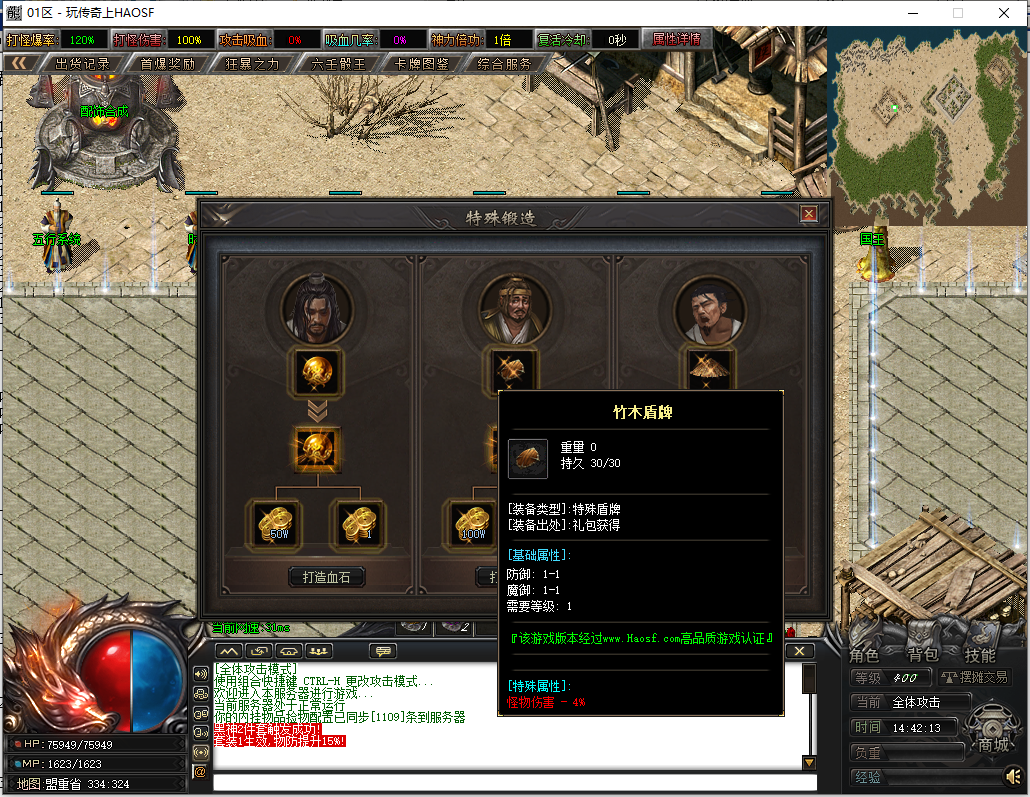Viewport: 1030px width, 797px height.
Task: Open the 角色 character panel
Action: tap(865, 655)
